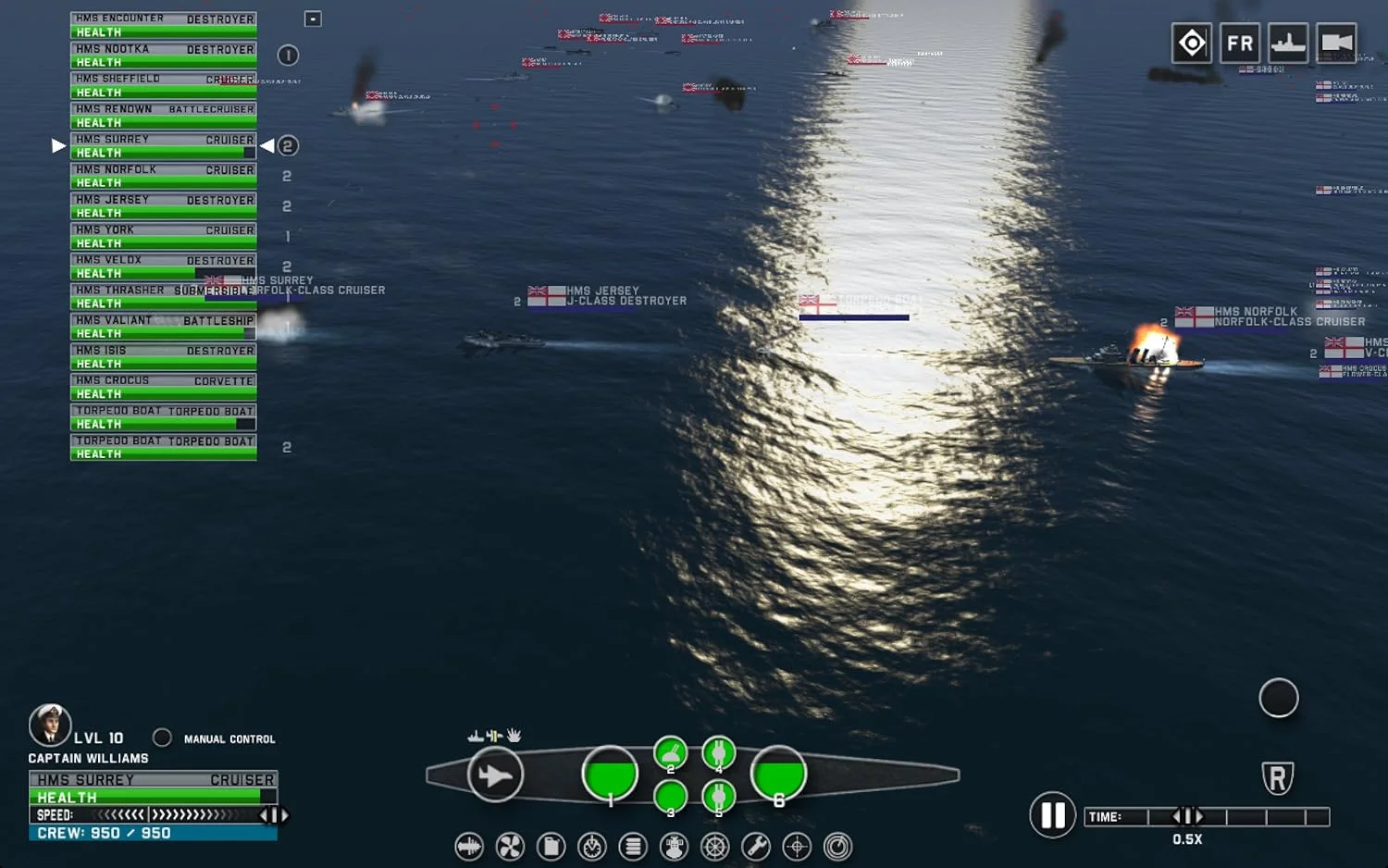This screenshot has height=868, width=1388.
Task: Click the ship silhouette view button
Action: 1287,43
